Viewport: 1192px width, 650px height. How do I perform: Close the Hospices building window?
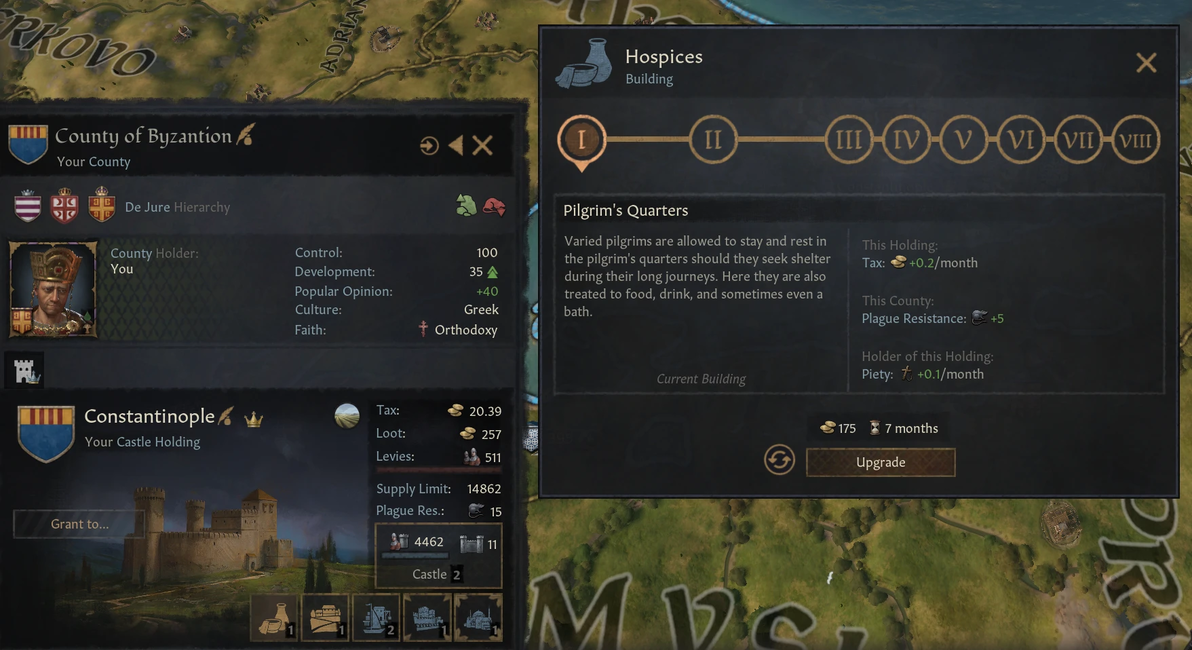click(x=1146, y=63)
